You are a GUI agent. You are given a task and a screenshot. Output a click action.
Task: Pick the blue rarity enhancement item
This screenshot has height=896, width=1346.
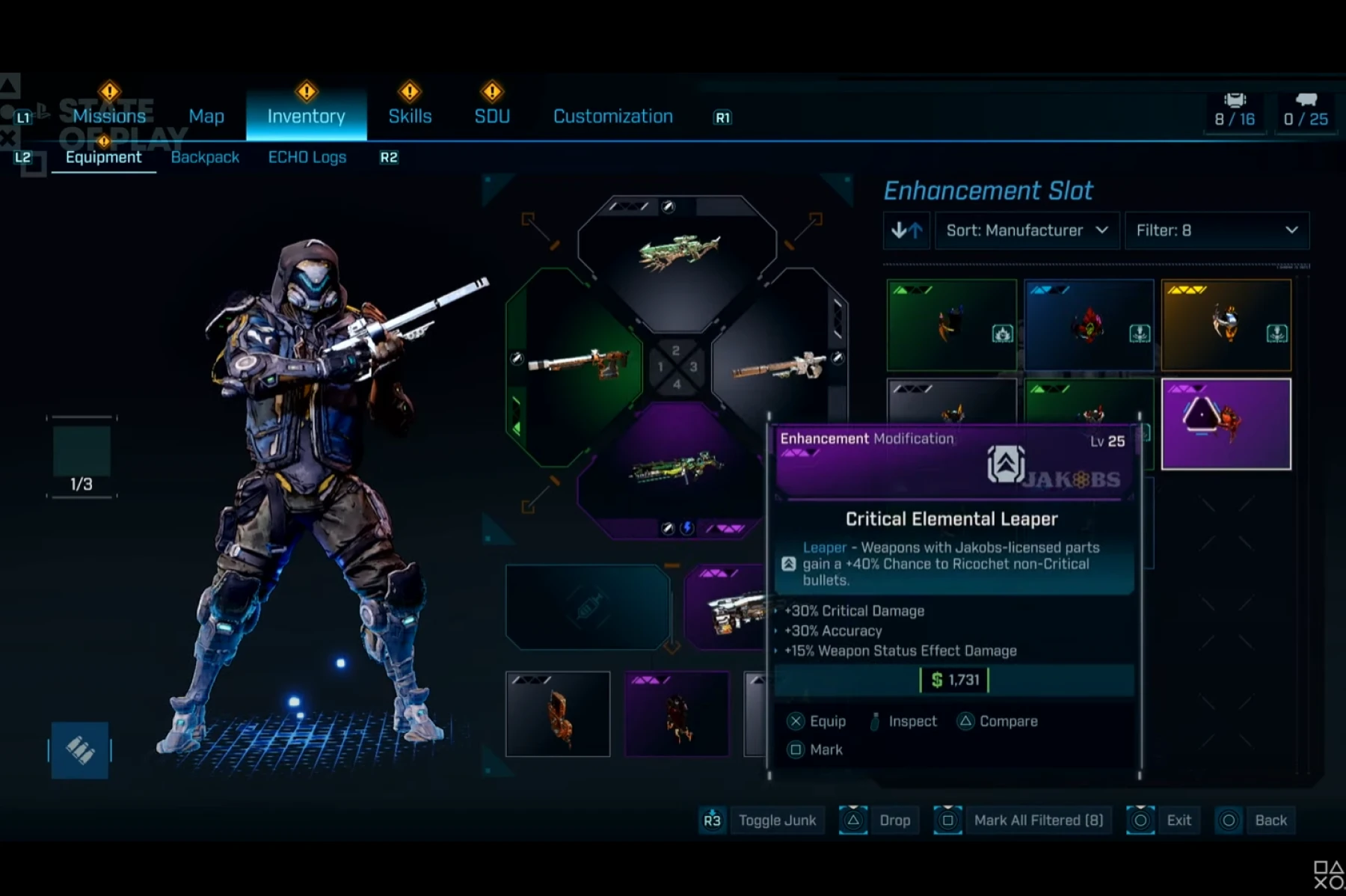tap(1089, 325)
